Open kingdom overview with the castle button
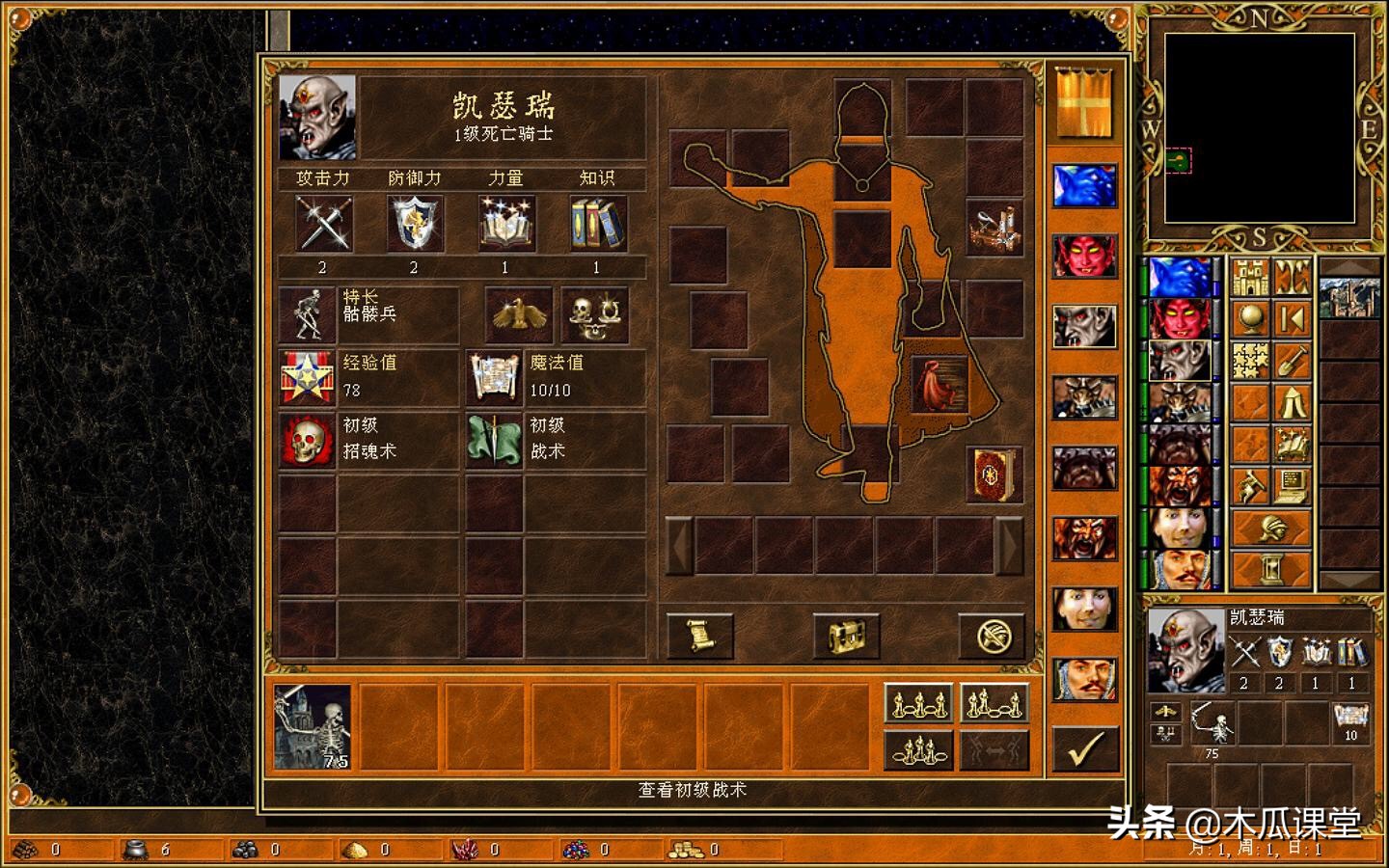This screenshot has height=868, width=1389. pyautogui.click(x=1250, y=278)
